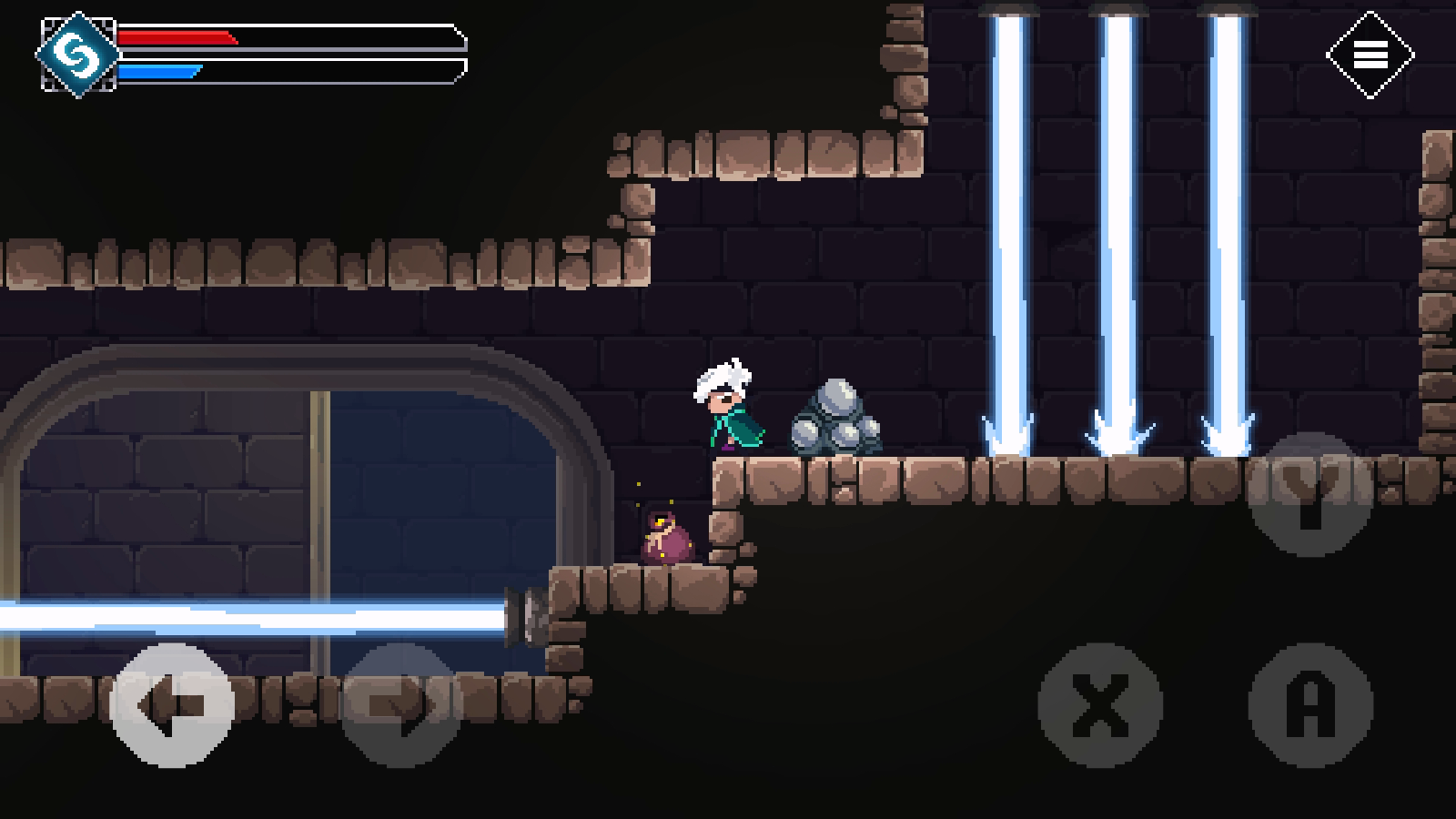Click the red health bar
Image resolution: width=1456 pixels, height=819 pixels.
(x=177, y=38)
